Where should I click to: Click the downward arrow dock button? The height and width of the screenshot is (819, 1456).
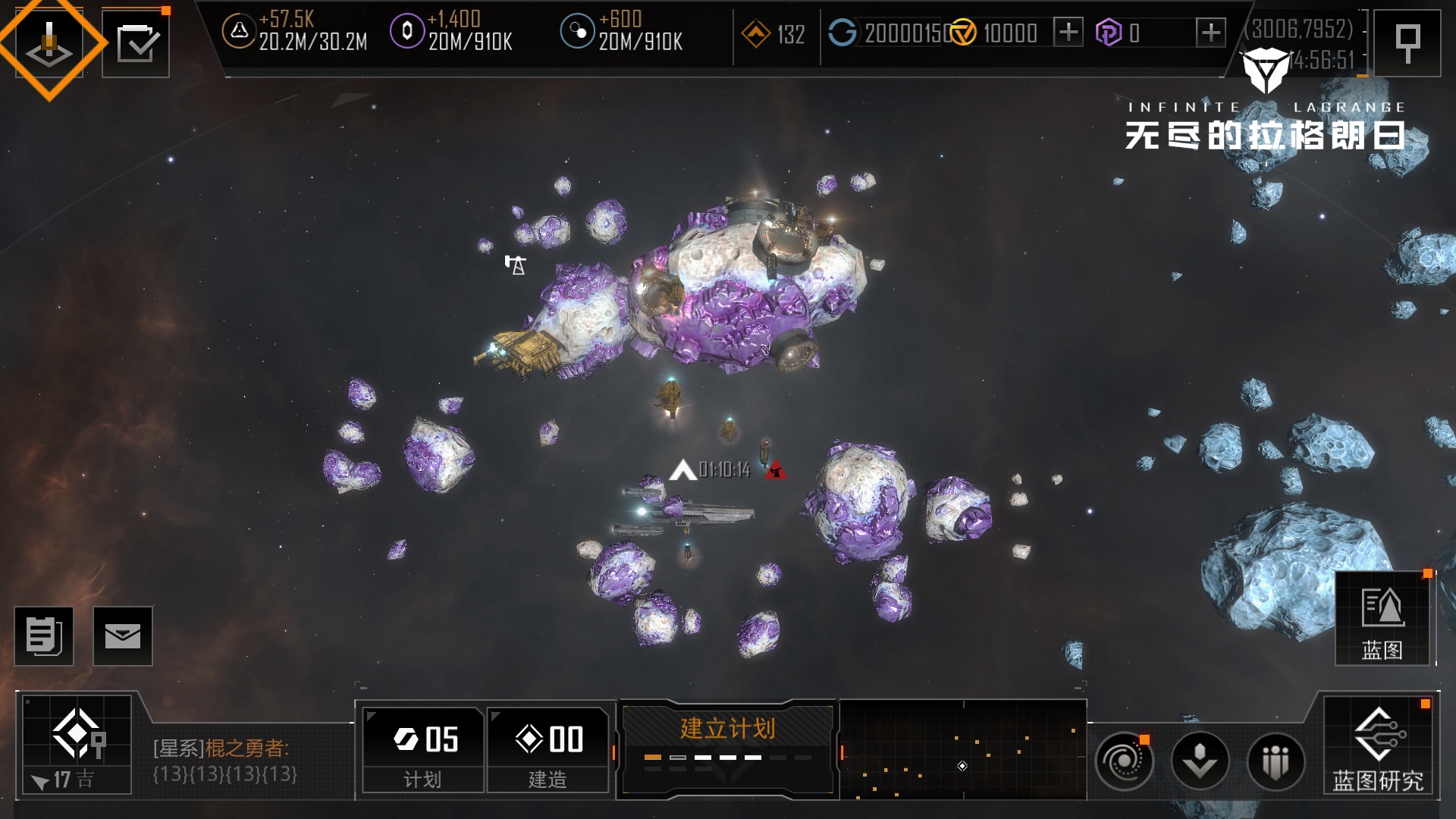tap(1200, 761)
